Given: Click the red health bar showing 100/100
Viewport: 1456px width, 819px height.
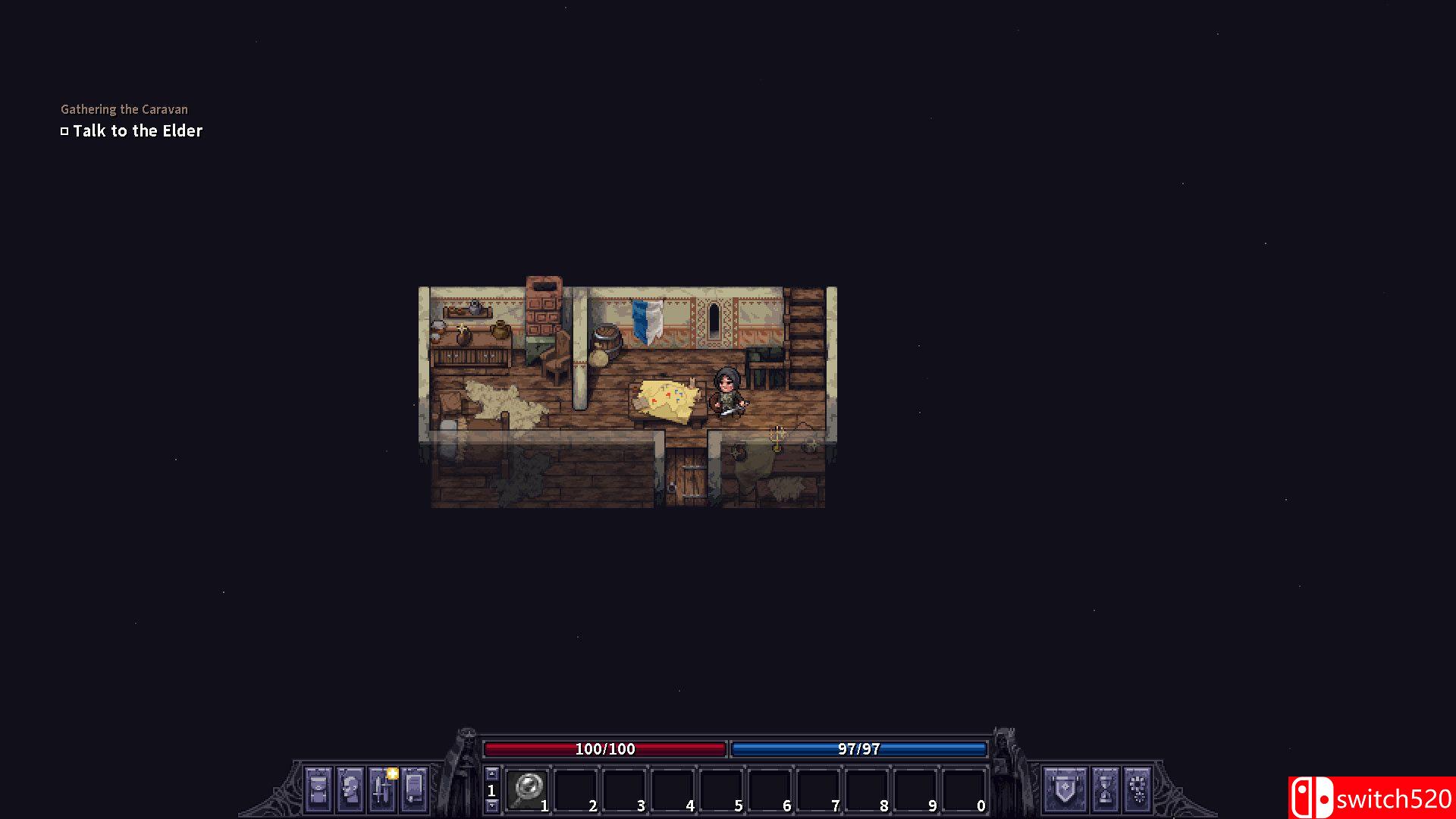Looking at the screenshot, I should point(606,749).
